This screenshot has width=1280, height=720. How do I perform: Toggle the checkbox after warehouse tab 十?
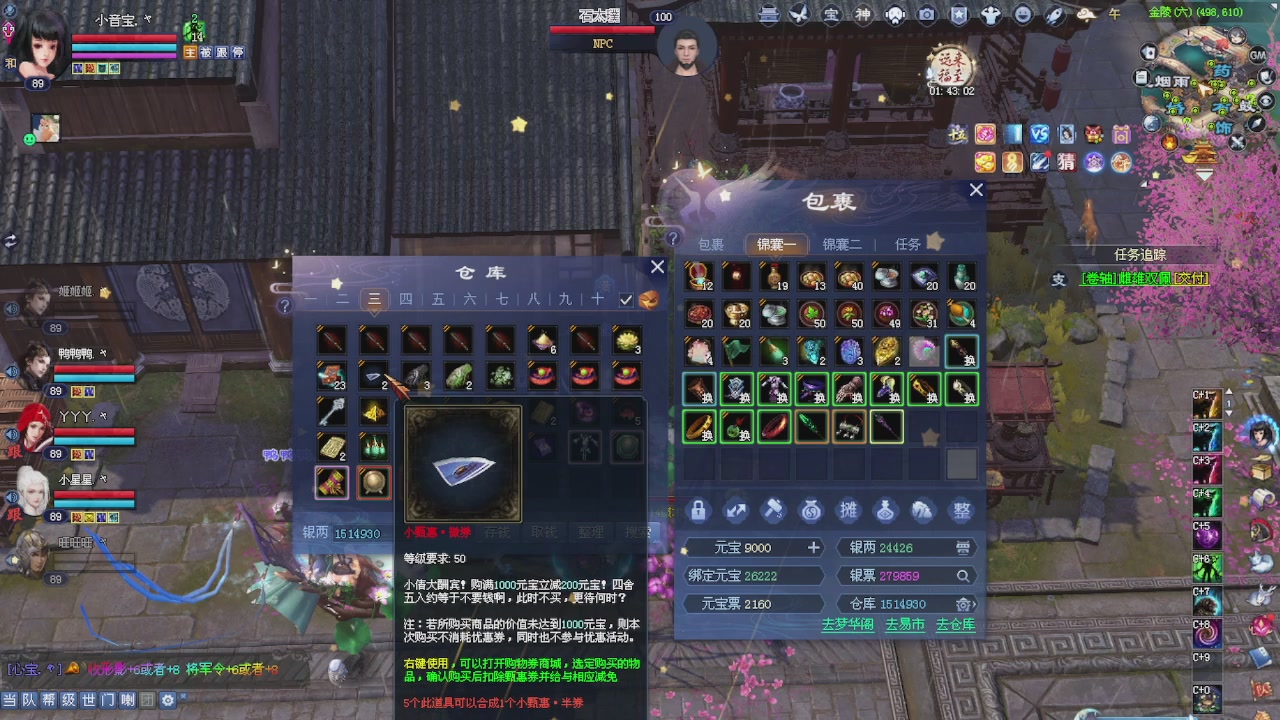pos(625,299)
